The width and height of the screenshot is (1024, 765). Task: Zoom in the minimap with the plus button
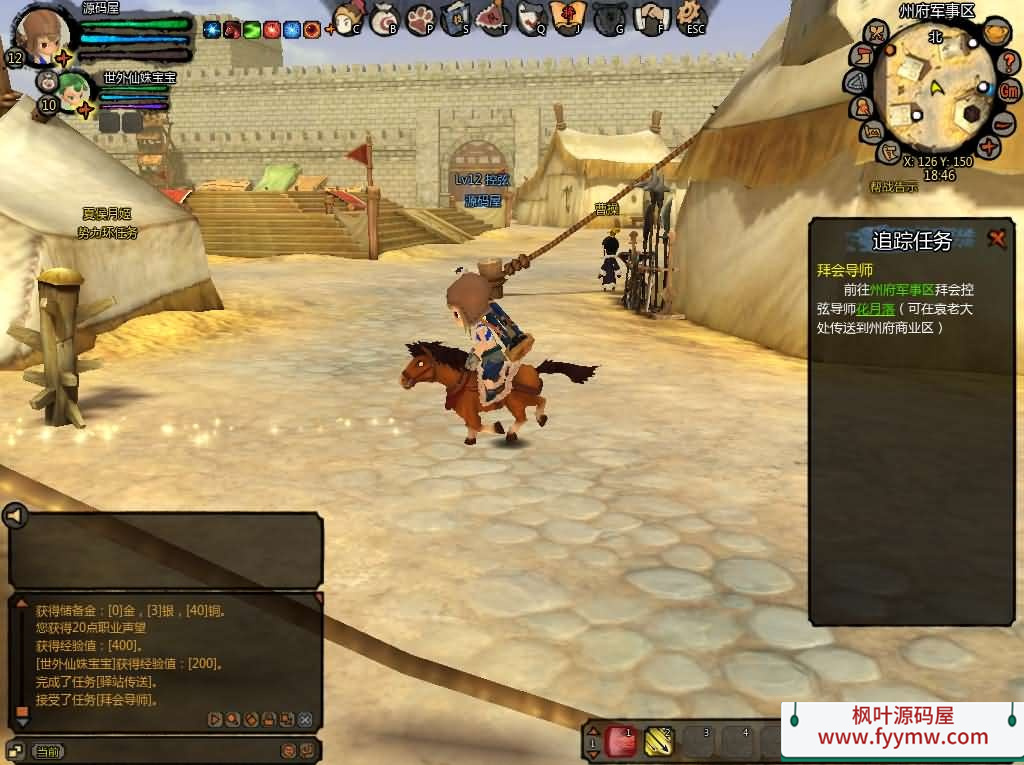989,147
